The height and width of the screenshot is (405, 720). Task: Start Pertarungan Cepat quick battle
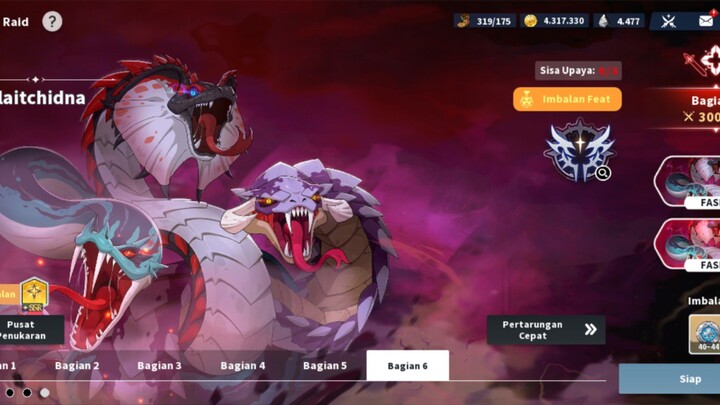pos(546,330)
